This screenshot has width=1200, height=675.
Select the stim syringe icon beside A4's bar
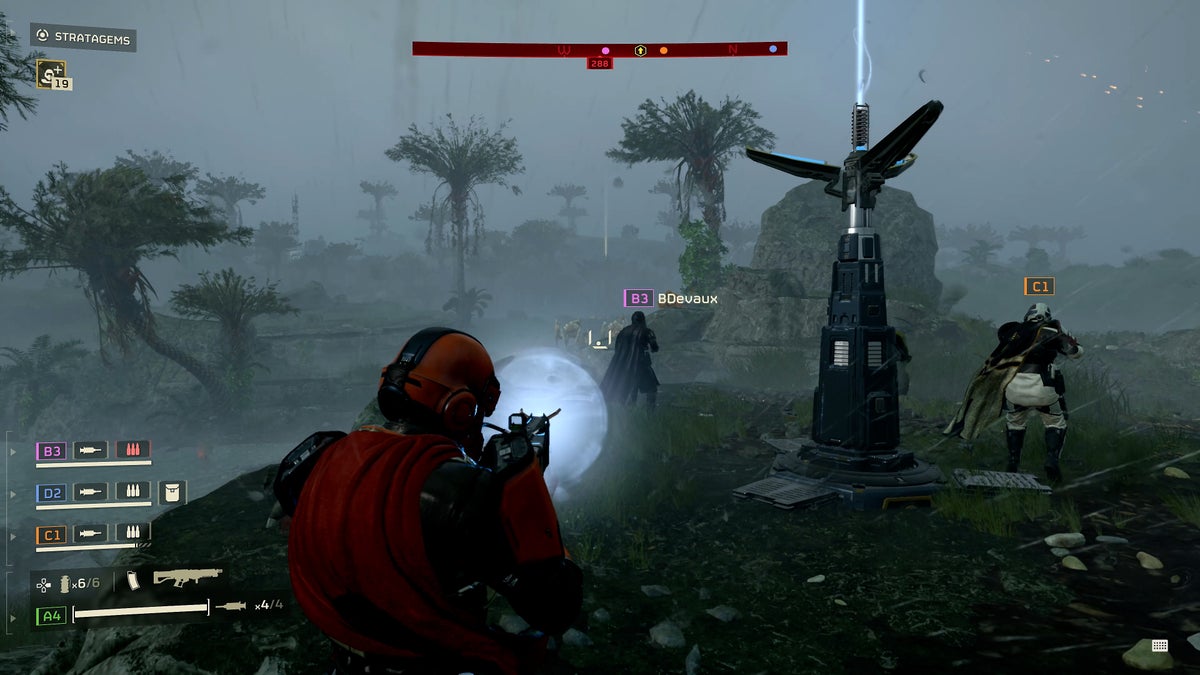pos(231,606)
